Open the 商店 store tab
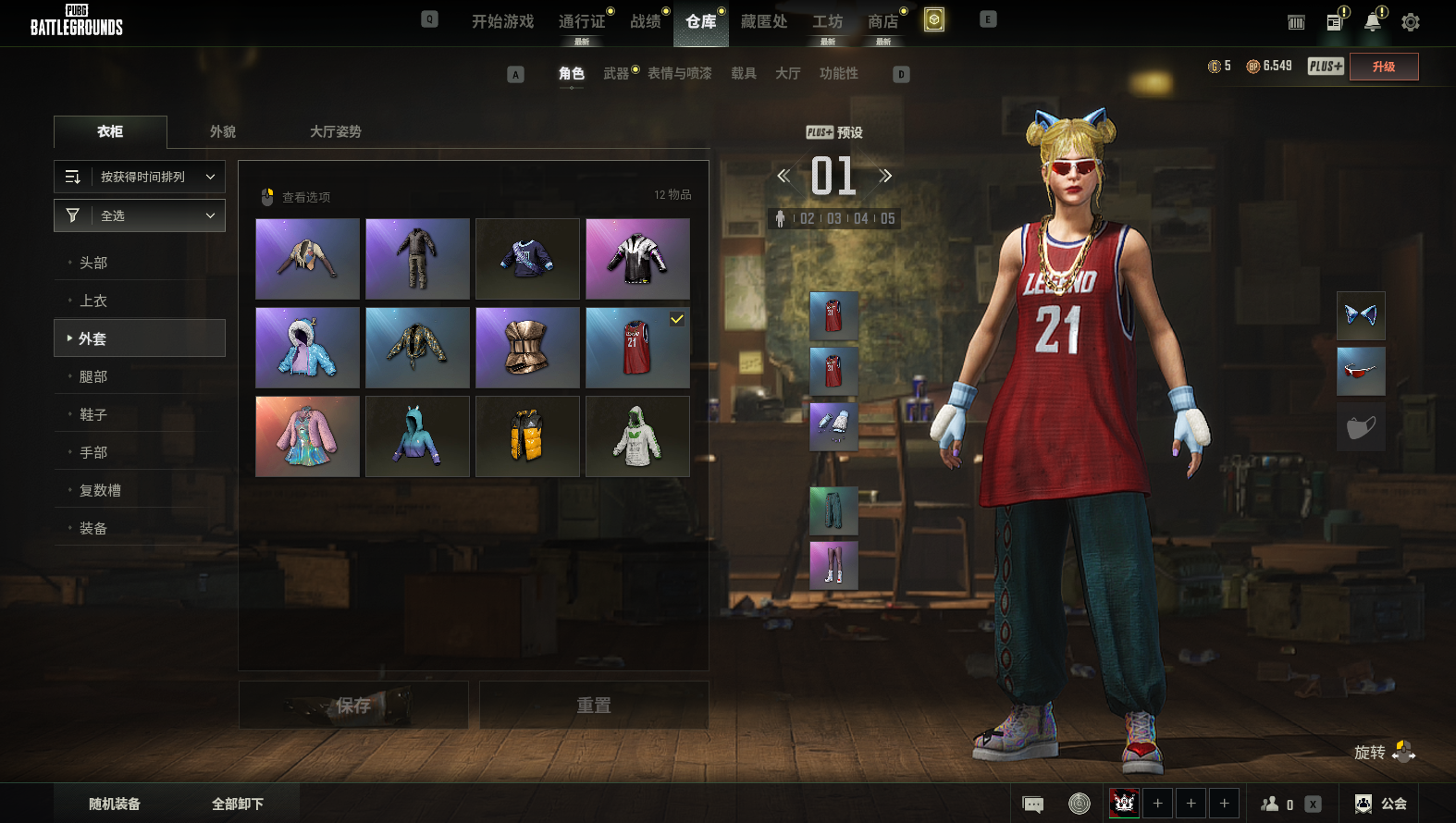The height and width of the screenshot is (823, 1456). 883,21
